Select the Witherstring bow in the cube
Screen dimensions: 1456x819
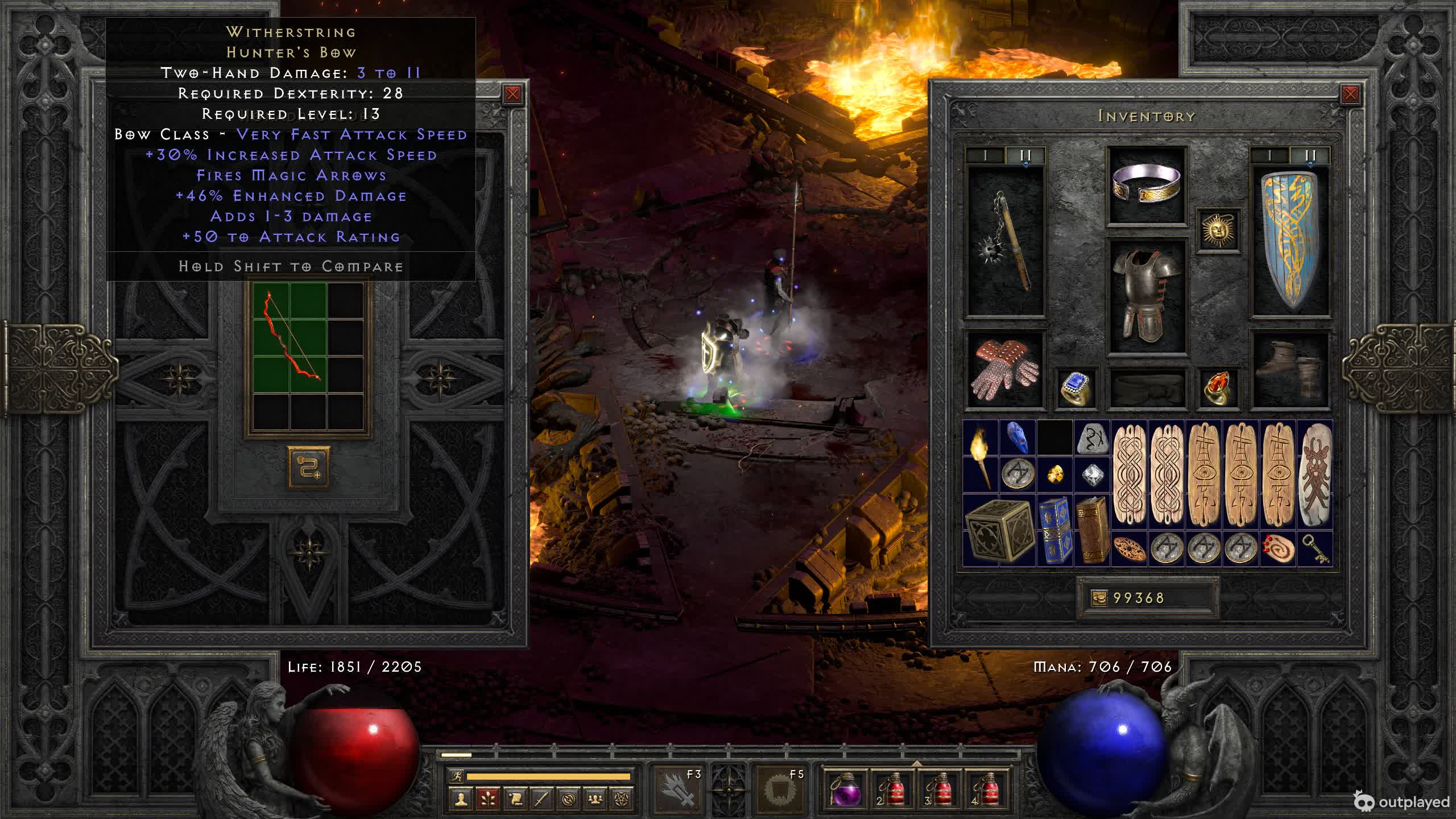[x=290, y=338]
